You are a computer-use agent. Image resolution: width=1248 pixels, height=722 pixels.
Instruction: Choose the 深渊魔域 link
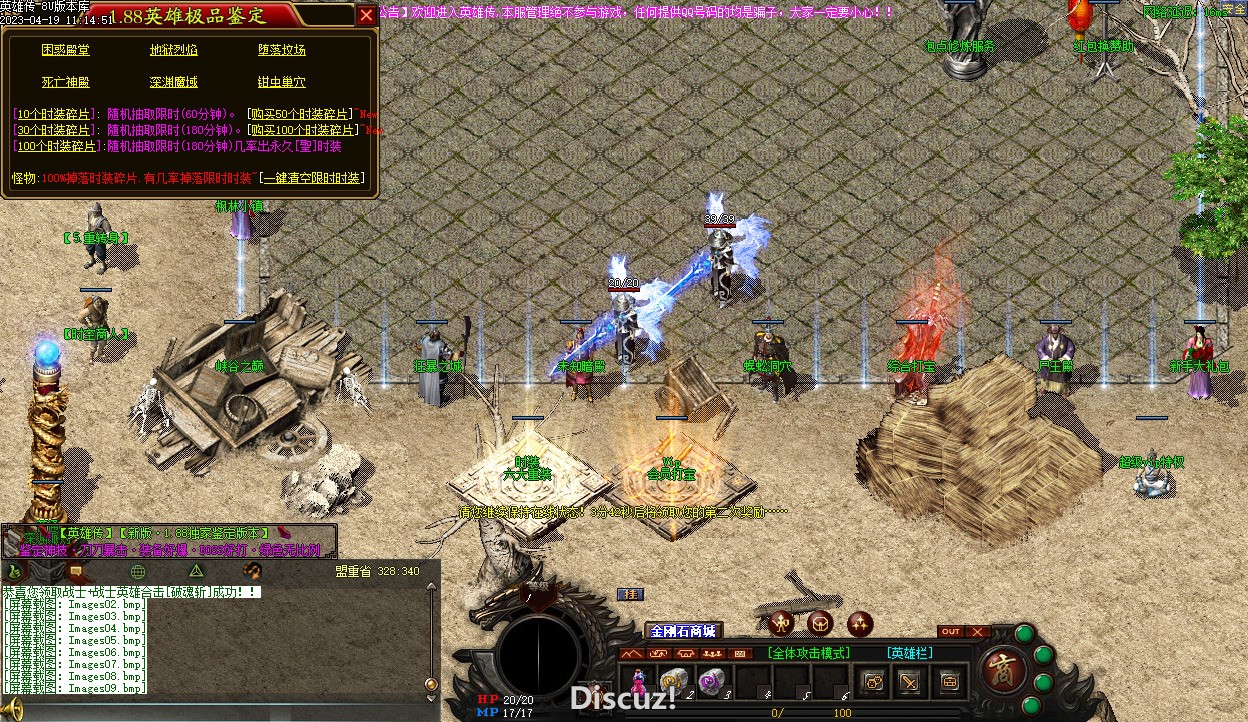point(173,82)
